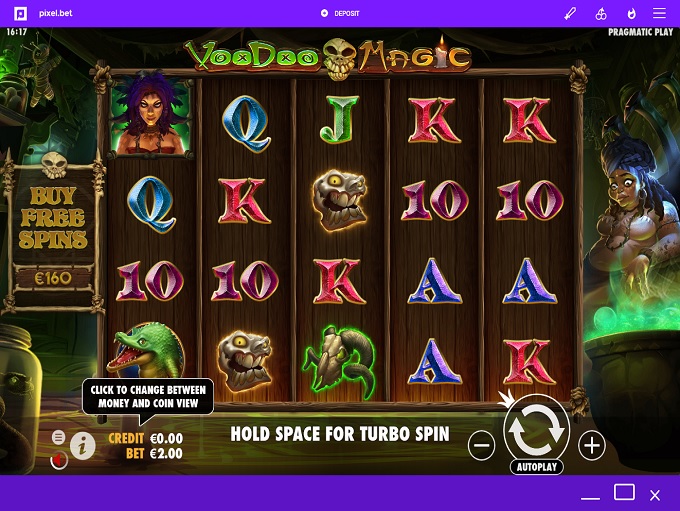Click the cherries icon in the top bar
680x511 pixels.
(x=601, y=13)
